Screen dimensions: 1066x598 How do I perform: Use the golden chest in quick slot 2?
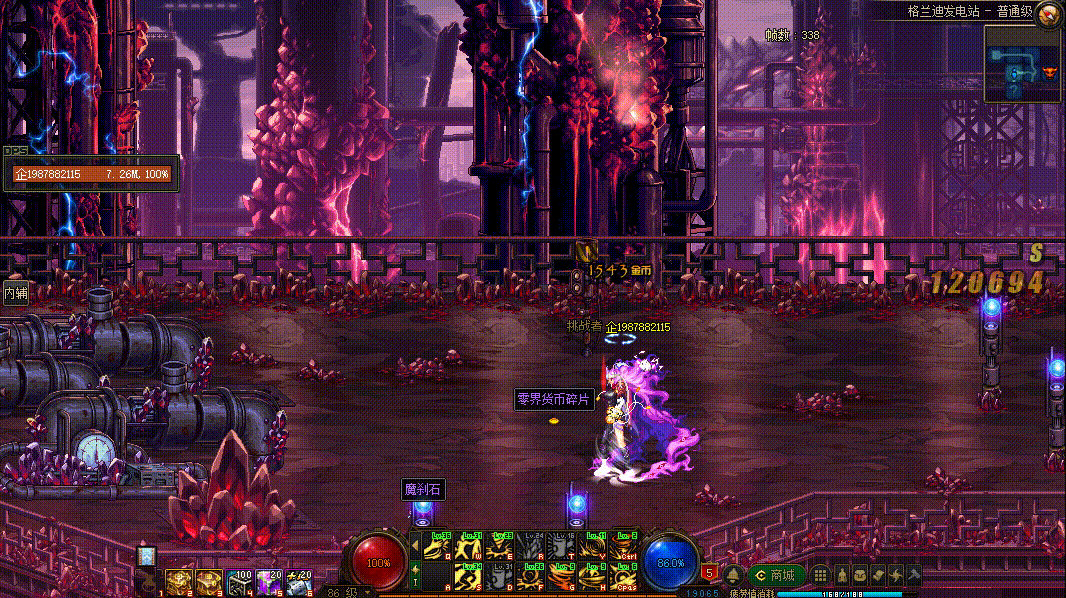[179, 581]
